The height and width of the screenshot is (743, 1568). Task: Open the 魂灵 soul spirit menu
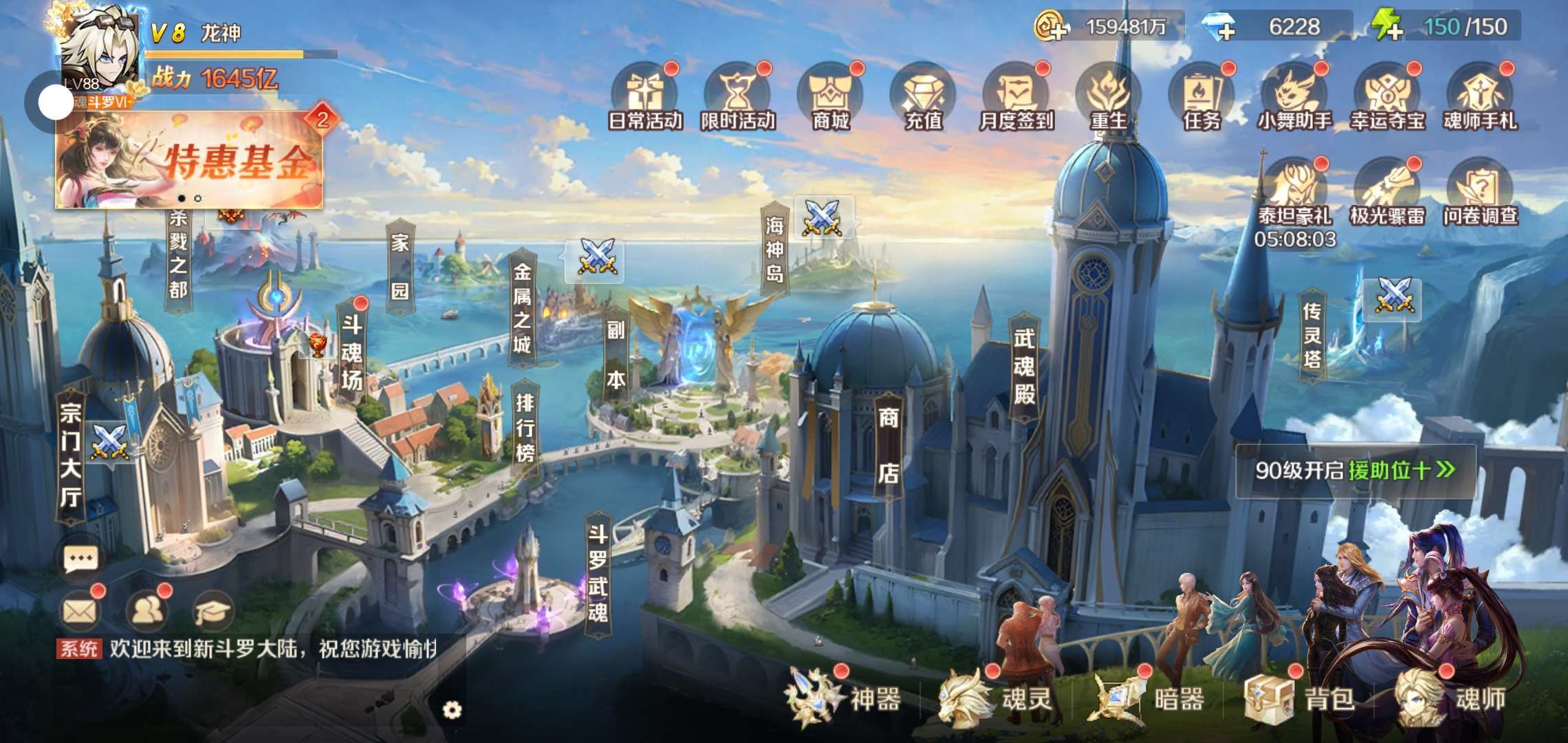(x=996, y=698)
